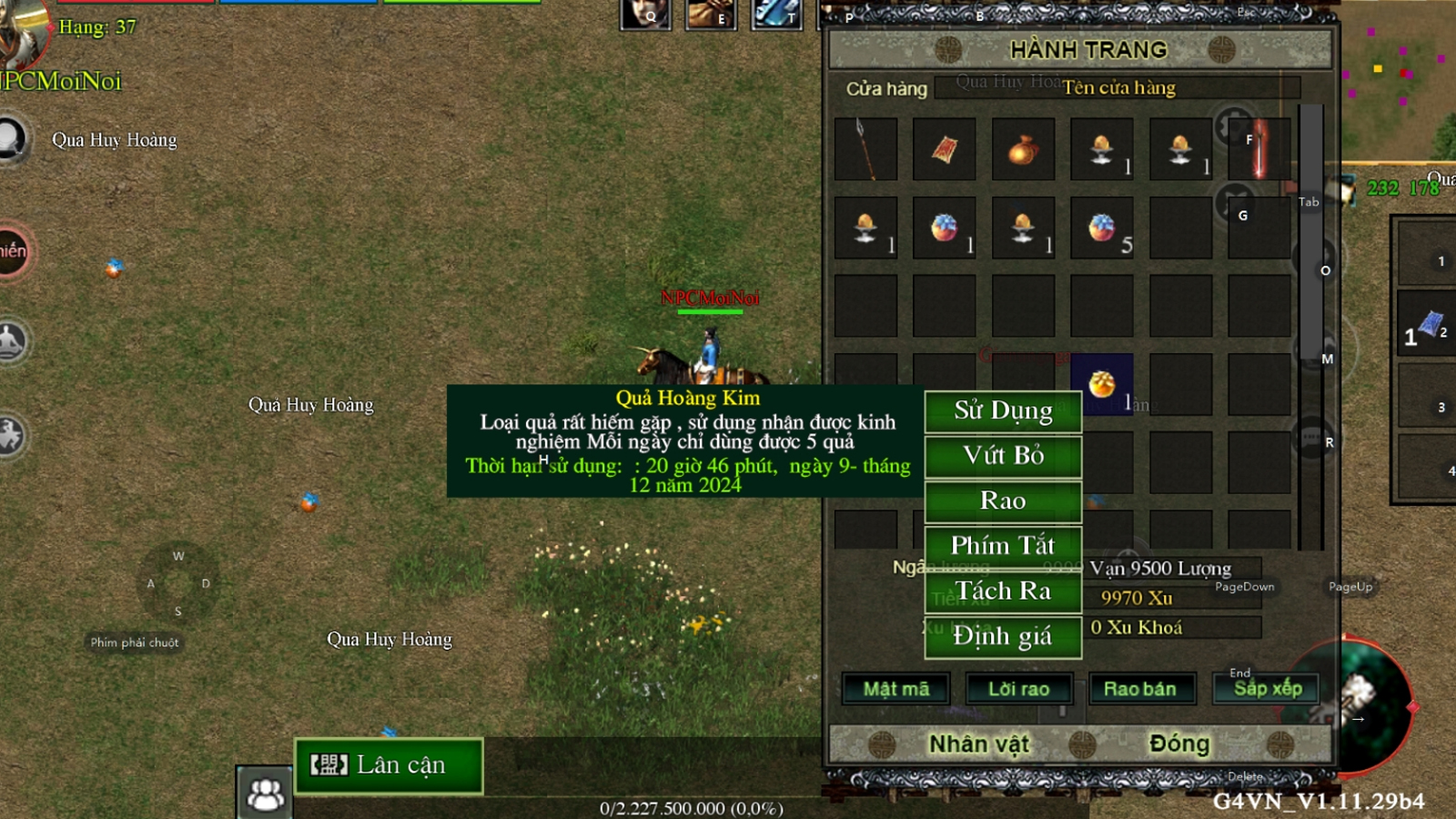
Task: Pick the orange pouch item slot
Action: click(x=1023, y=148)
